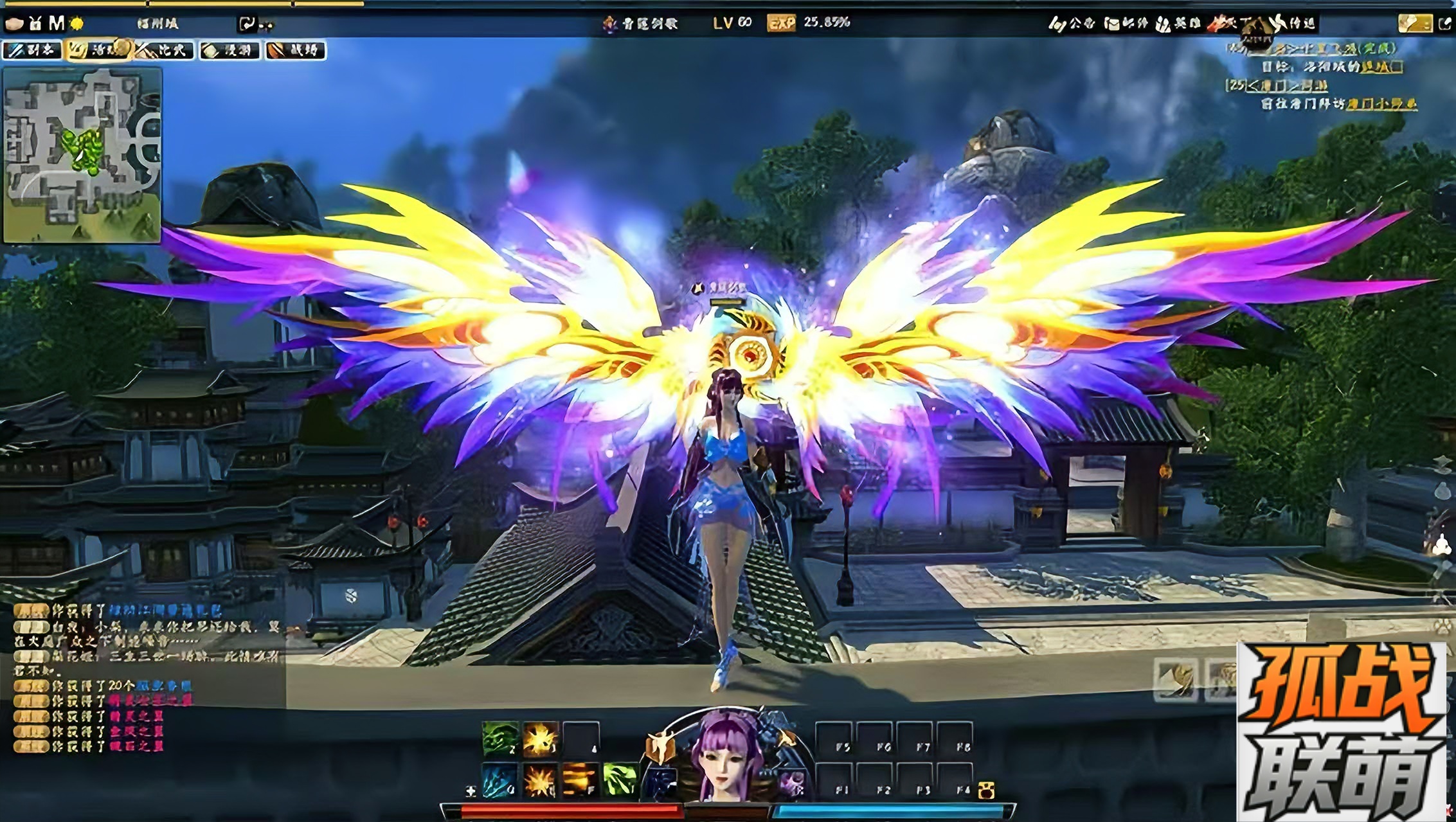
Task: Open the 传送 teleport menu
Action: pyautogui.click(x=1293, y=24)
